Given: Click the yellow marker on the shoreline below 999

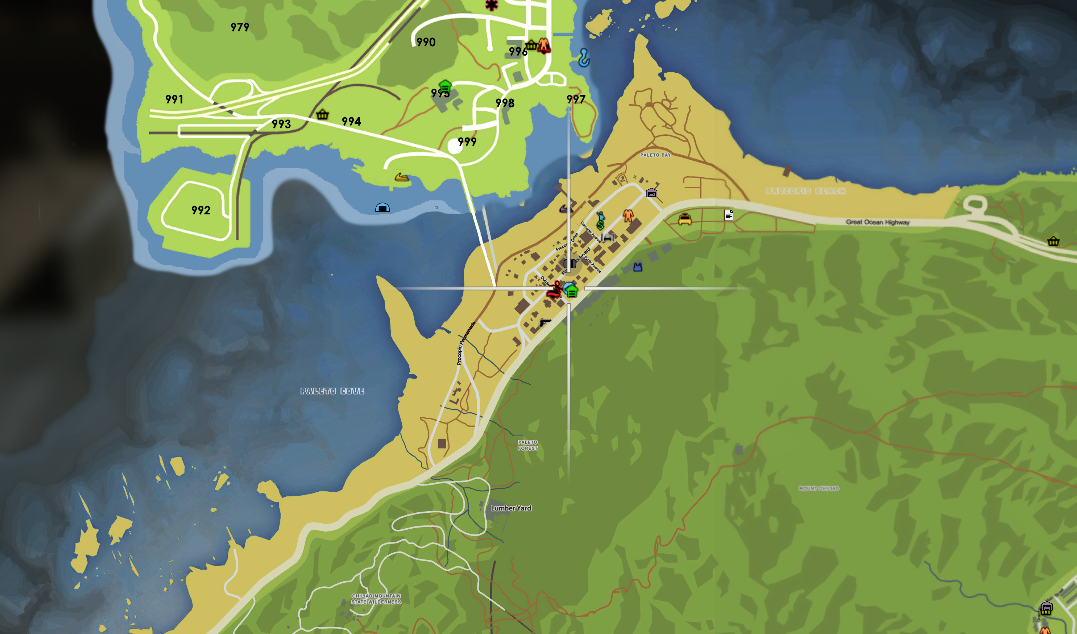Looking at the screenshot, I should (x=402, y=178).
